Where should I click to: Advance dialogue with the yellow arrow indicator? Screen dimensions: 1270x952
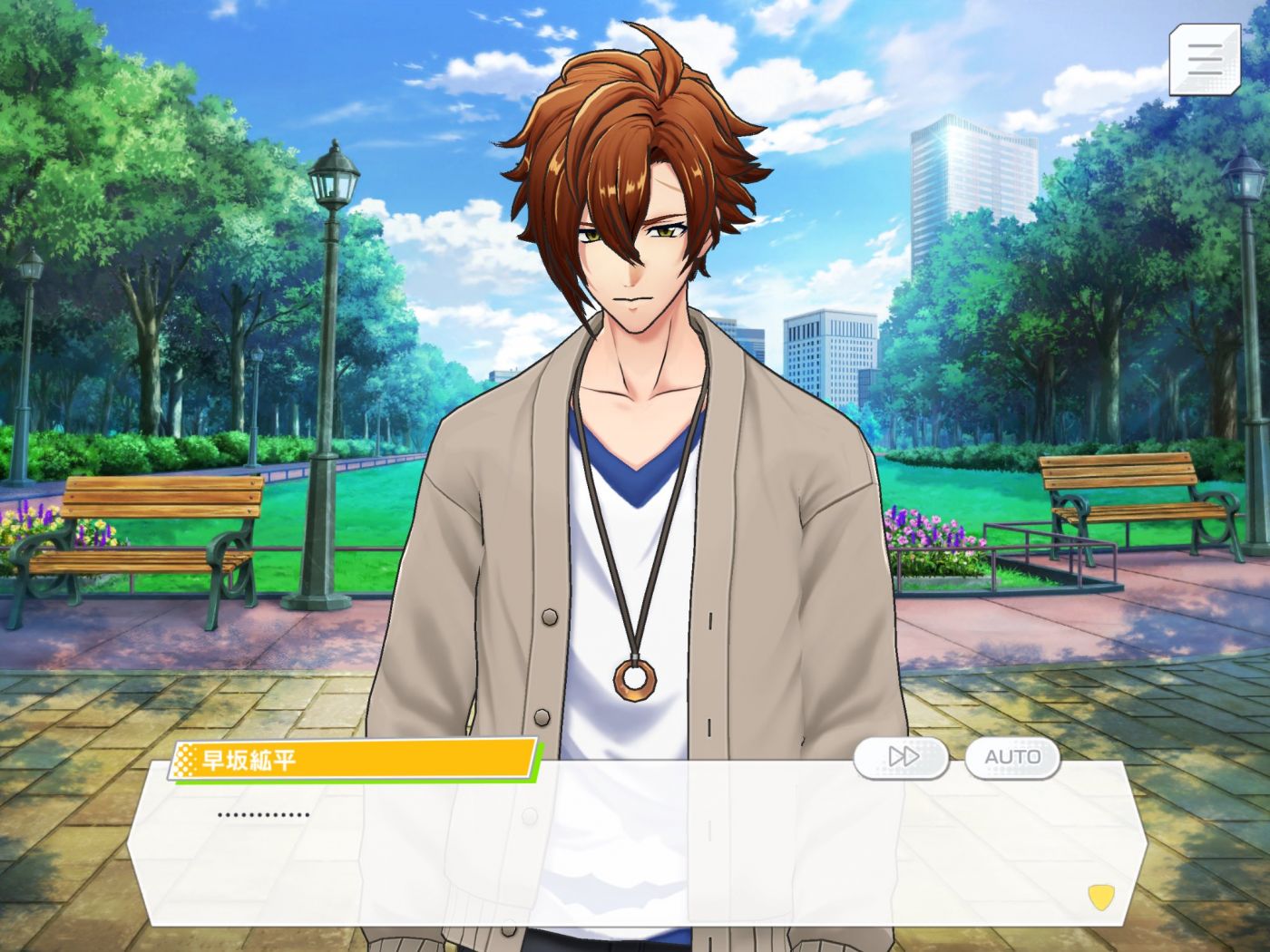click(x=1100, y=898)
